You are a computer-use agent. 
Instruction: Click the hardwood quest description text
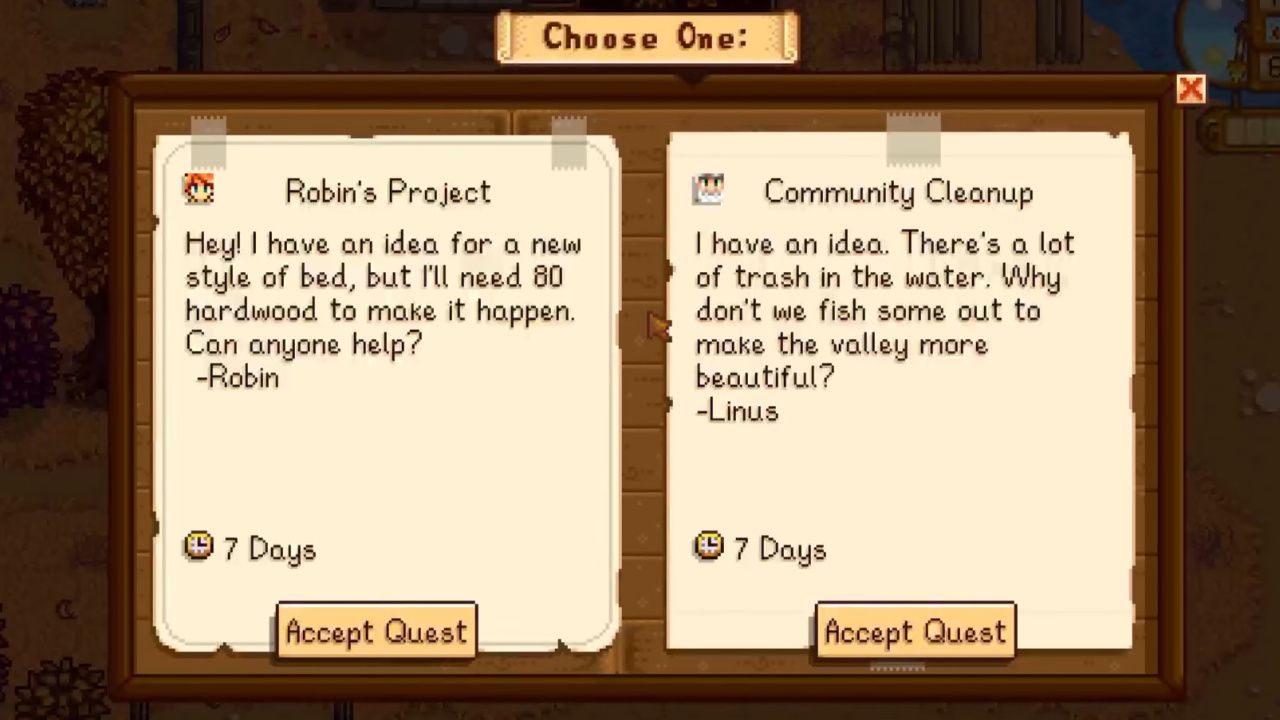coord(380,293)
